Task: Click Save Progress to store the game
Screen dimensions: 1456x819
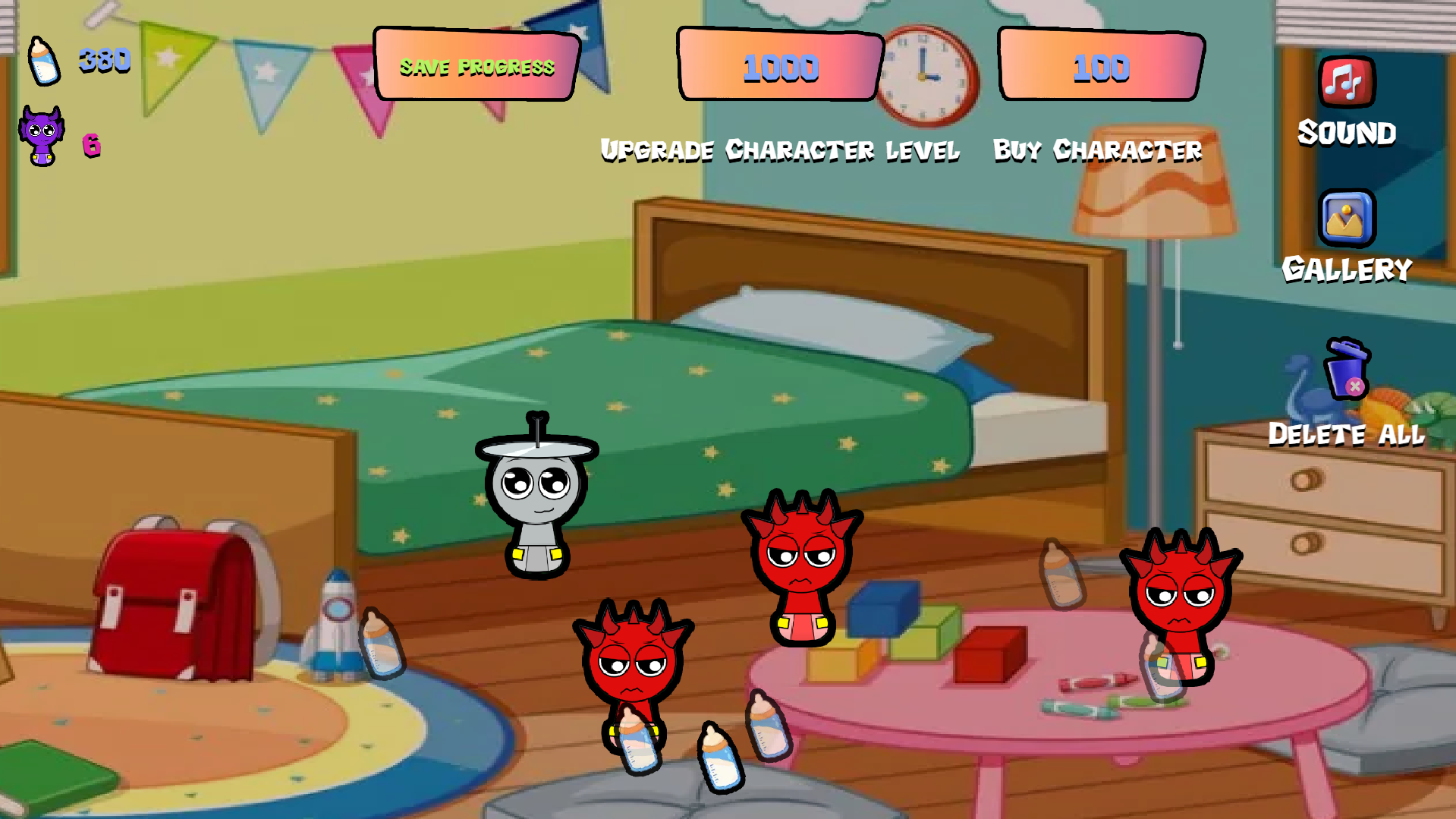Action: point(476,67)
